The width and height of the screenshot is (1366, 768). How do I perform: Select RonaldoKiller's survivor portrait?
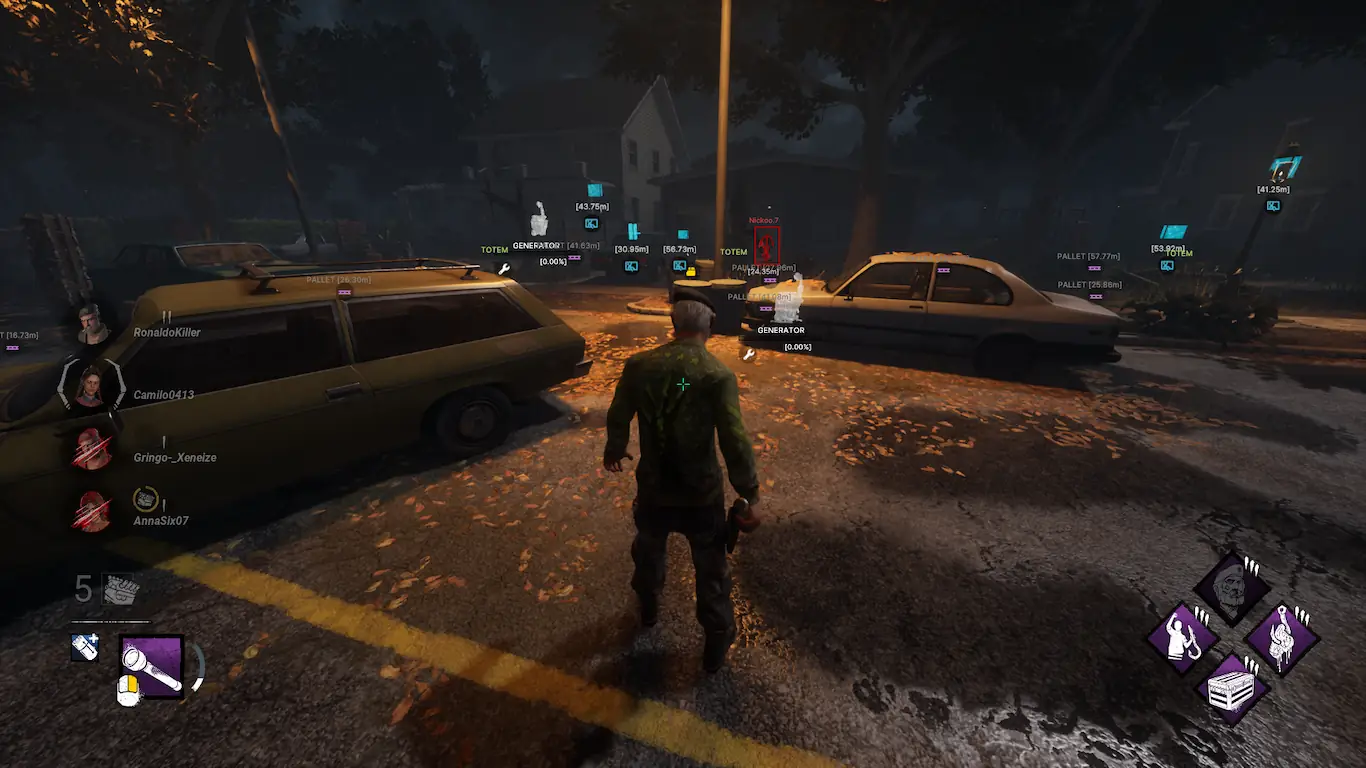[93, 324]
